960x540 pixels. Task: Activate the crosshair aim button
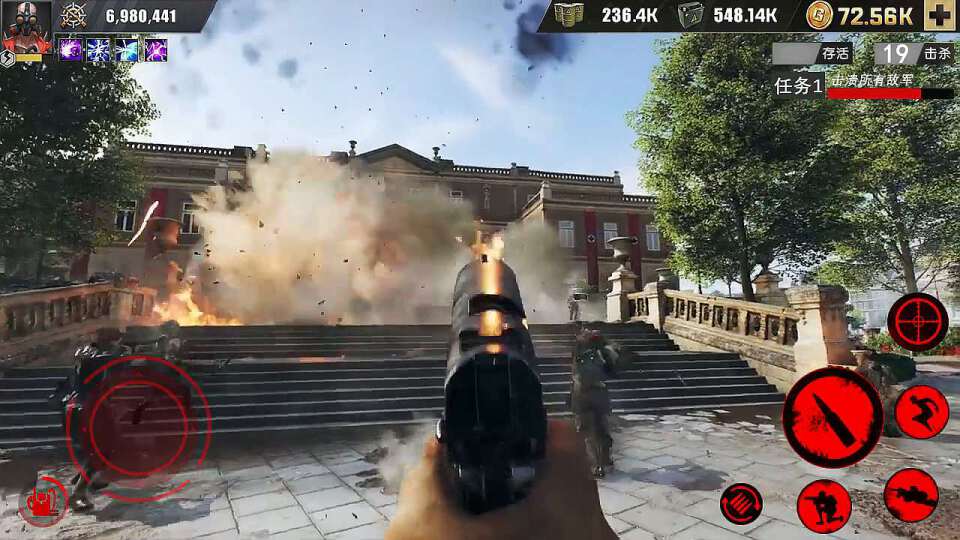(917, 322)
